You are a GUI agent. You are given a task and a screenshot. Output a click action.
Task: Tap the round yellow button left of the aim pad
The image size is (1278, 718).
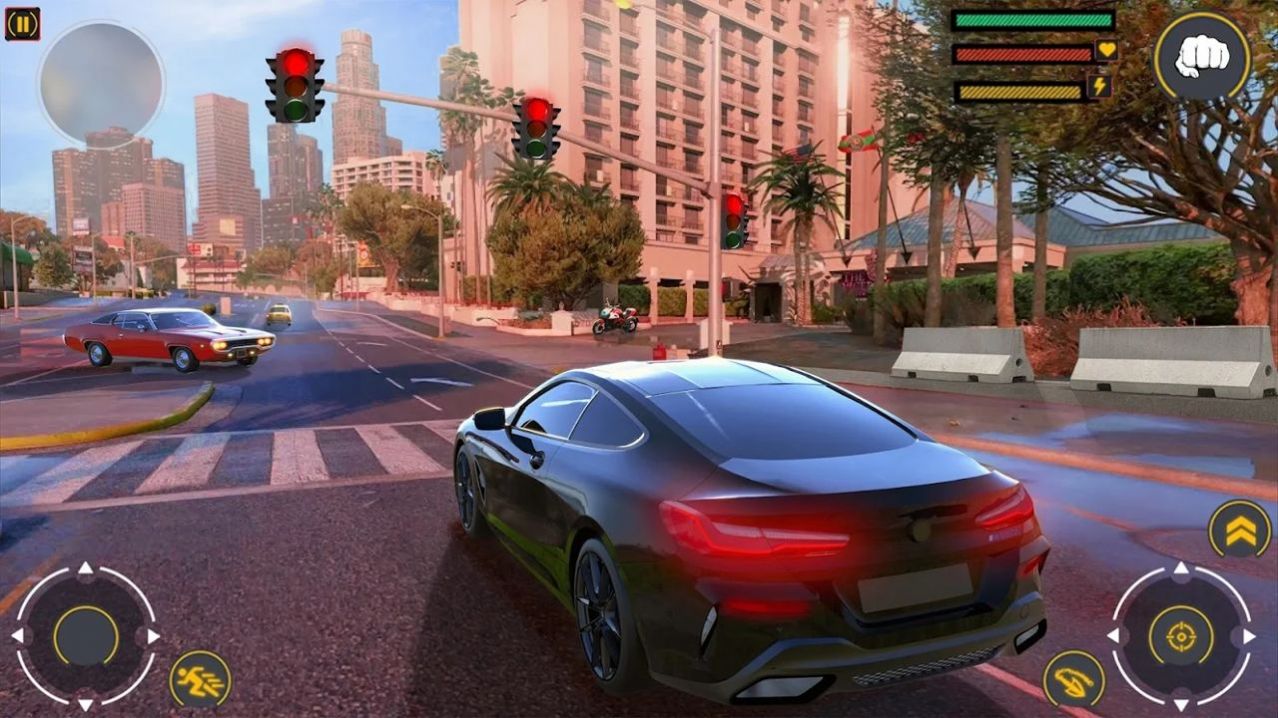[1074, 680]
